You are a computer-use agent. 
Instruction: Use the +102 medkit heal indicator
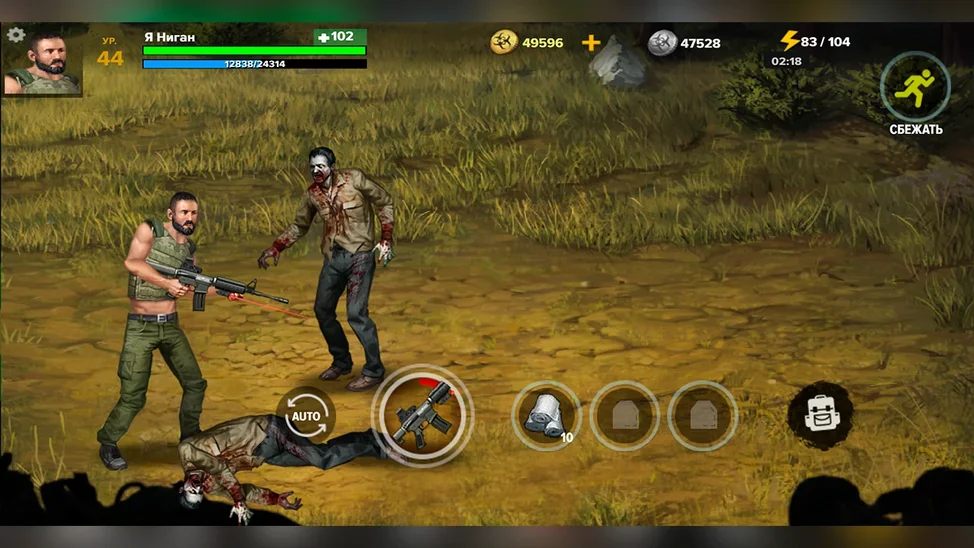pyautogui.click(x=340, y=37)
